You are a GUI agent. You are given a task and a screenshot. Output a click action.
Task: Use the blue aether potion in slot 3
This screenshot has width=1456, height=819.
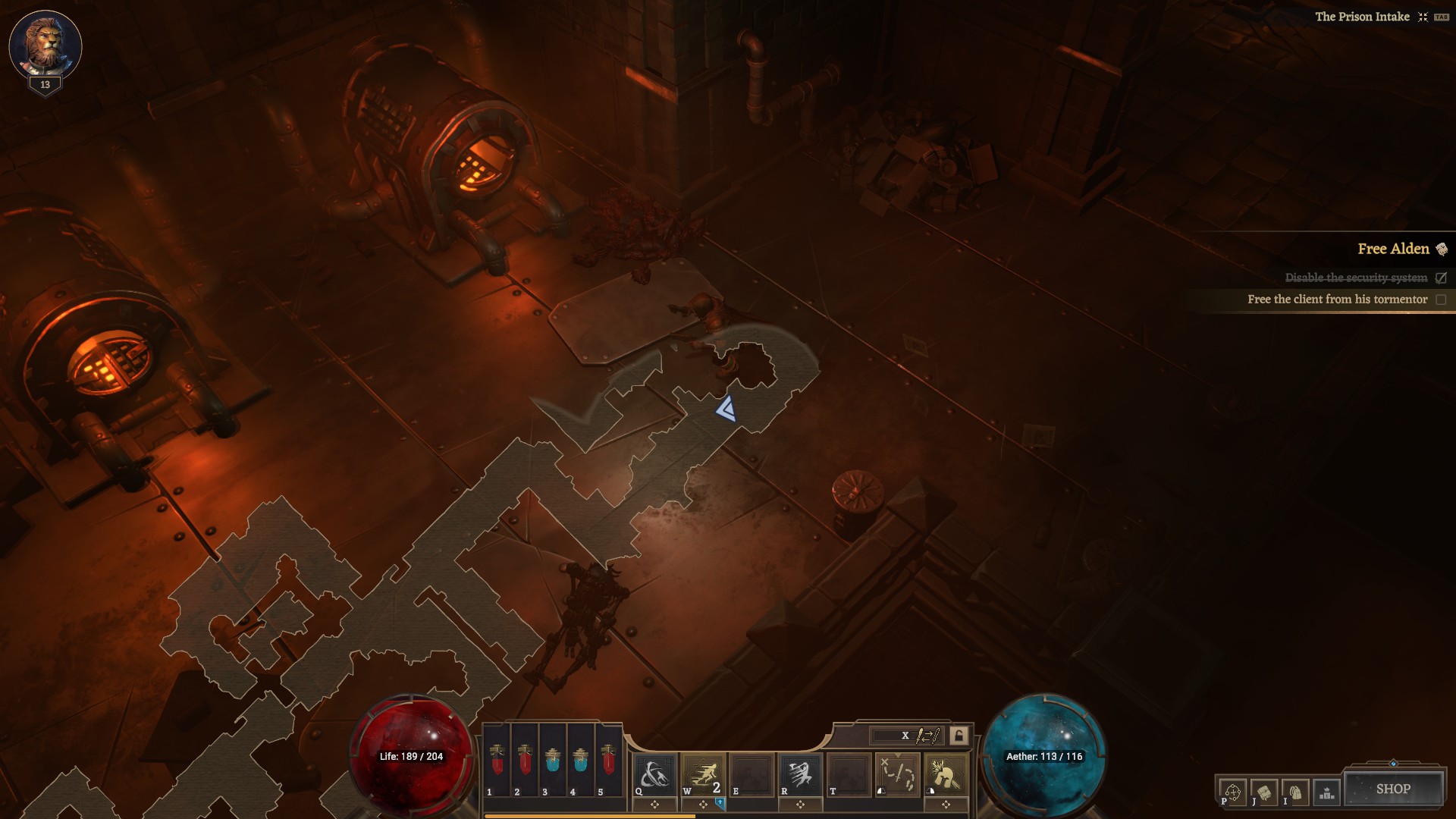tap(553, 761)
